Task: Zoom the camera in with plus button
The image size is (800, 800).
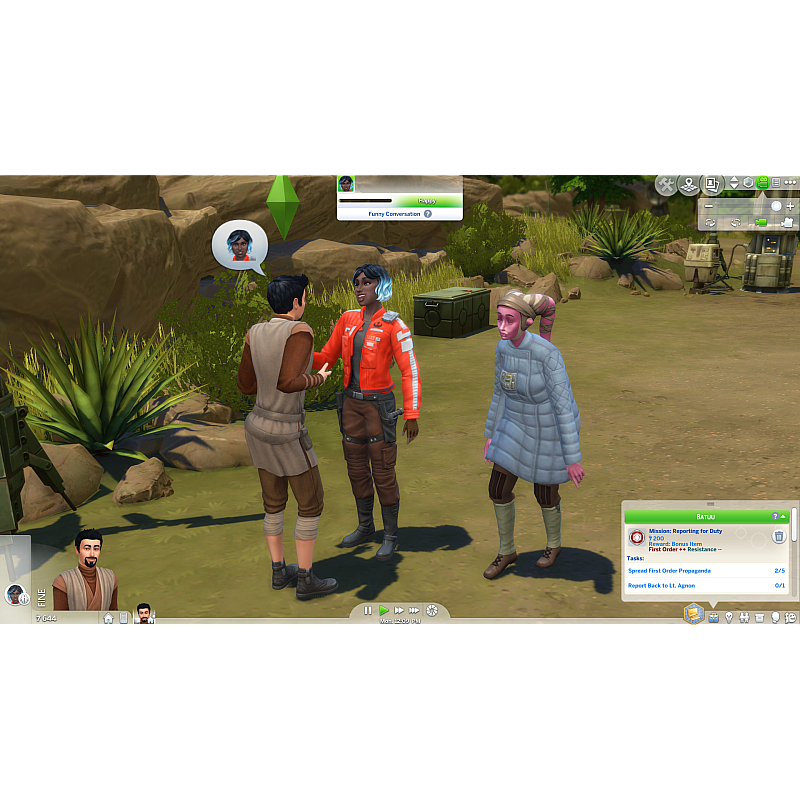Action: point(790,206)
